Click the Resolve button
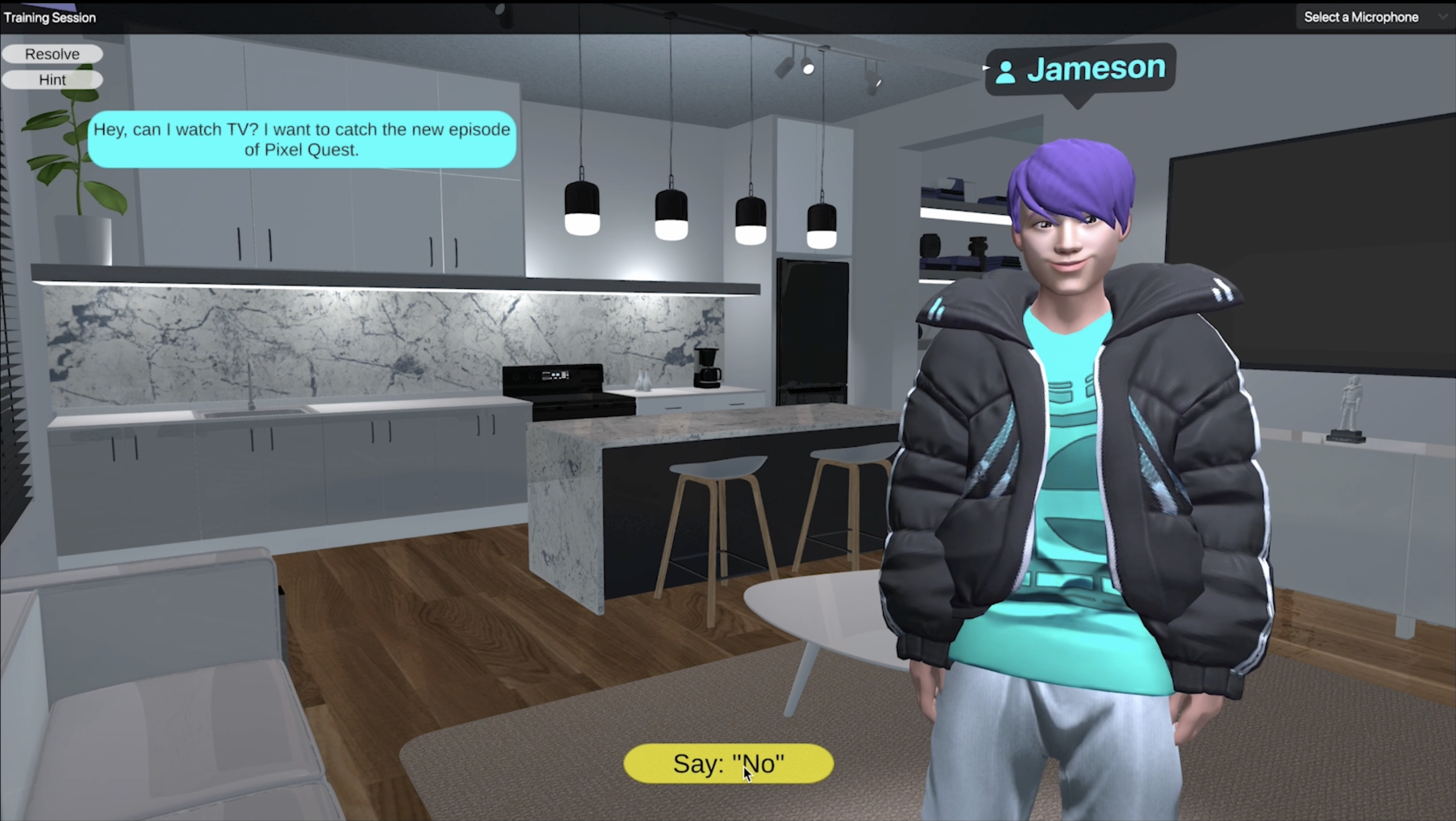 [x=52, y=54]
